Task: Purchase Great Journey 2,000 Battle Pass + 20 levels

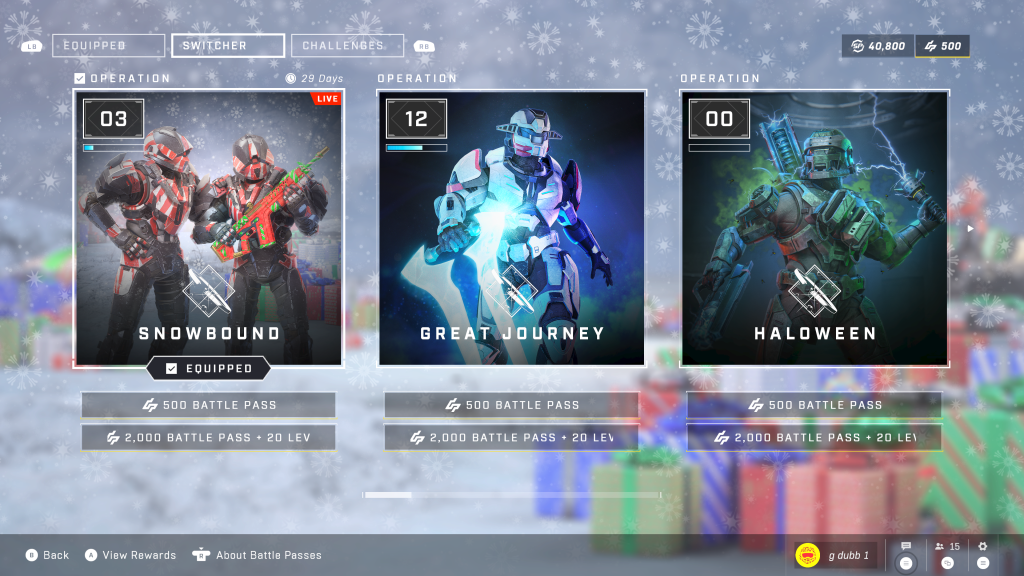Action: (x=511, y=437)
